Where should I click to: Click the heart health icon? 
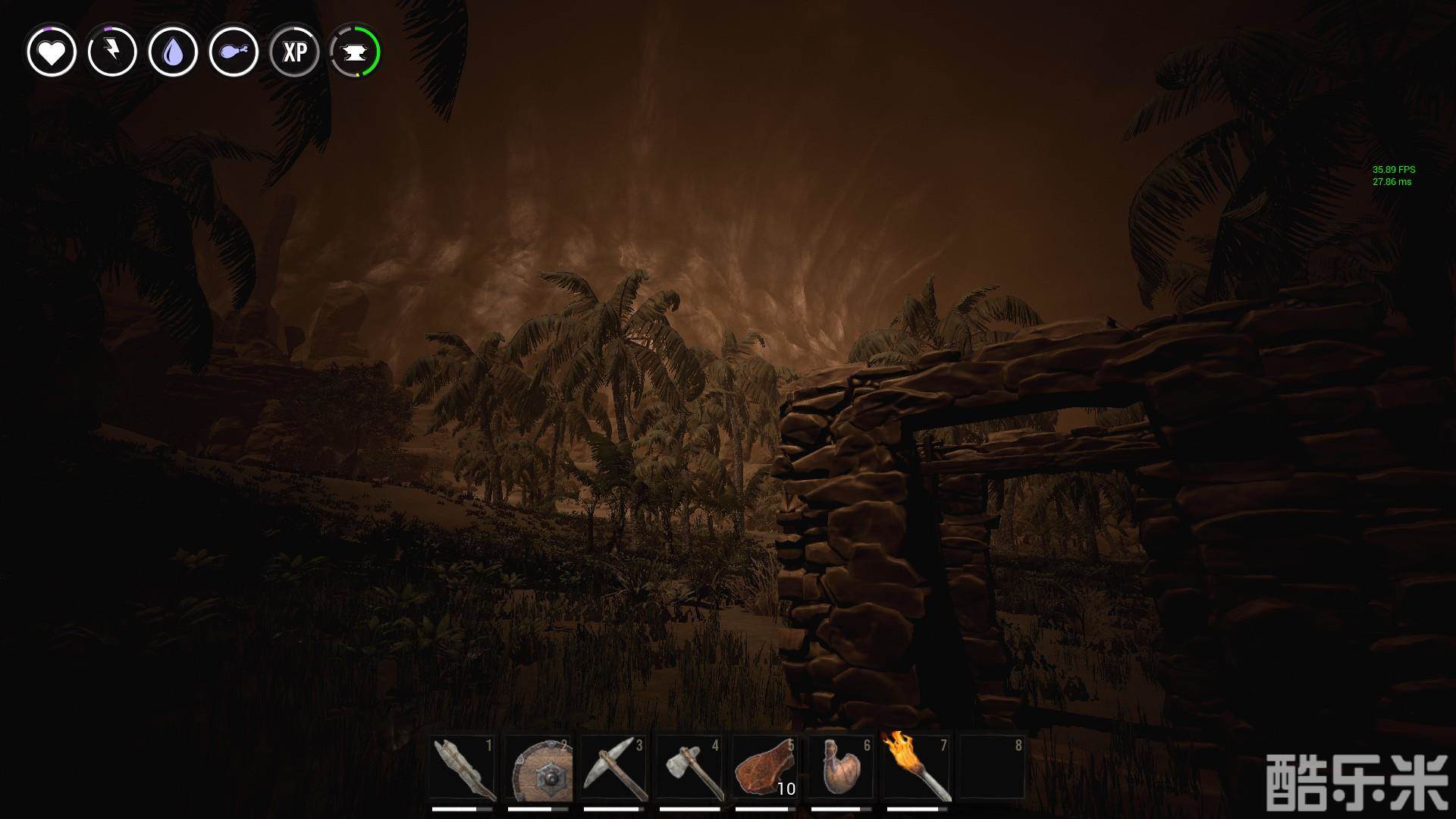click(52, 52)
